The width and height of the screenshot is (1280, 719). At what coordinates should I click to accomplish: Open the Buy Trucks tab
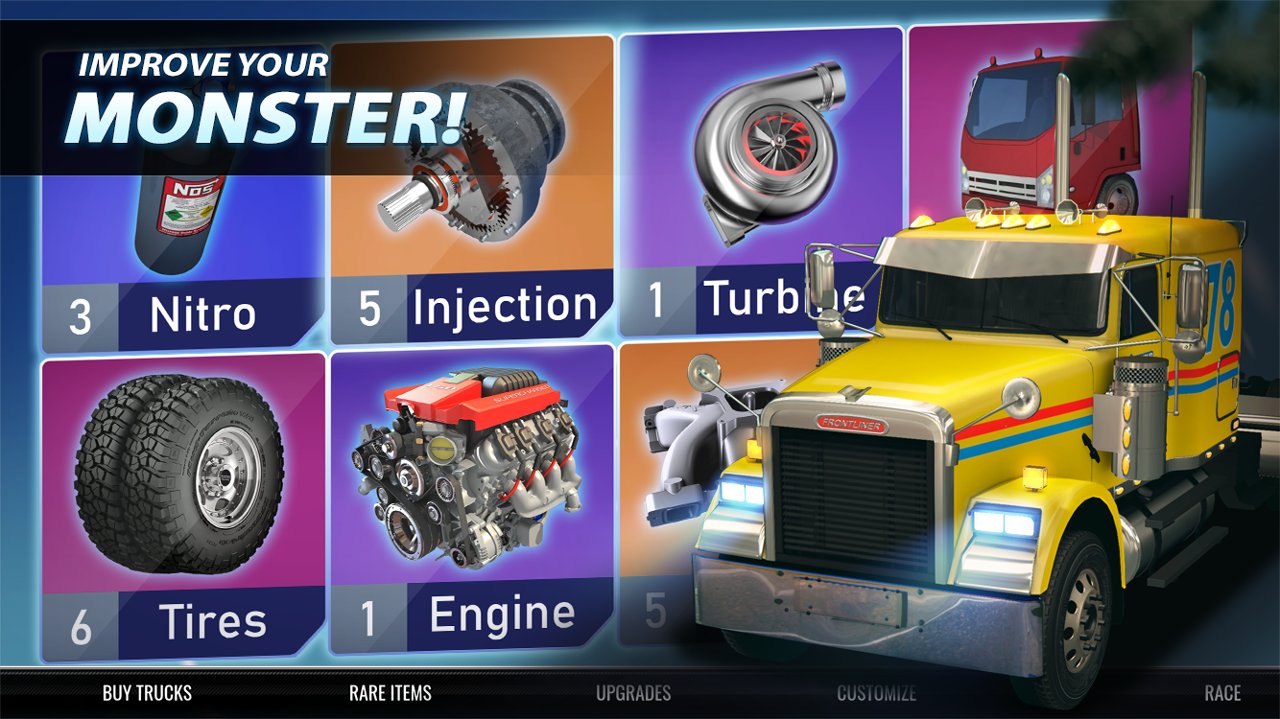tap(147, 693)
